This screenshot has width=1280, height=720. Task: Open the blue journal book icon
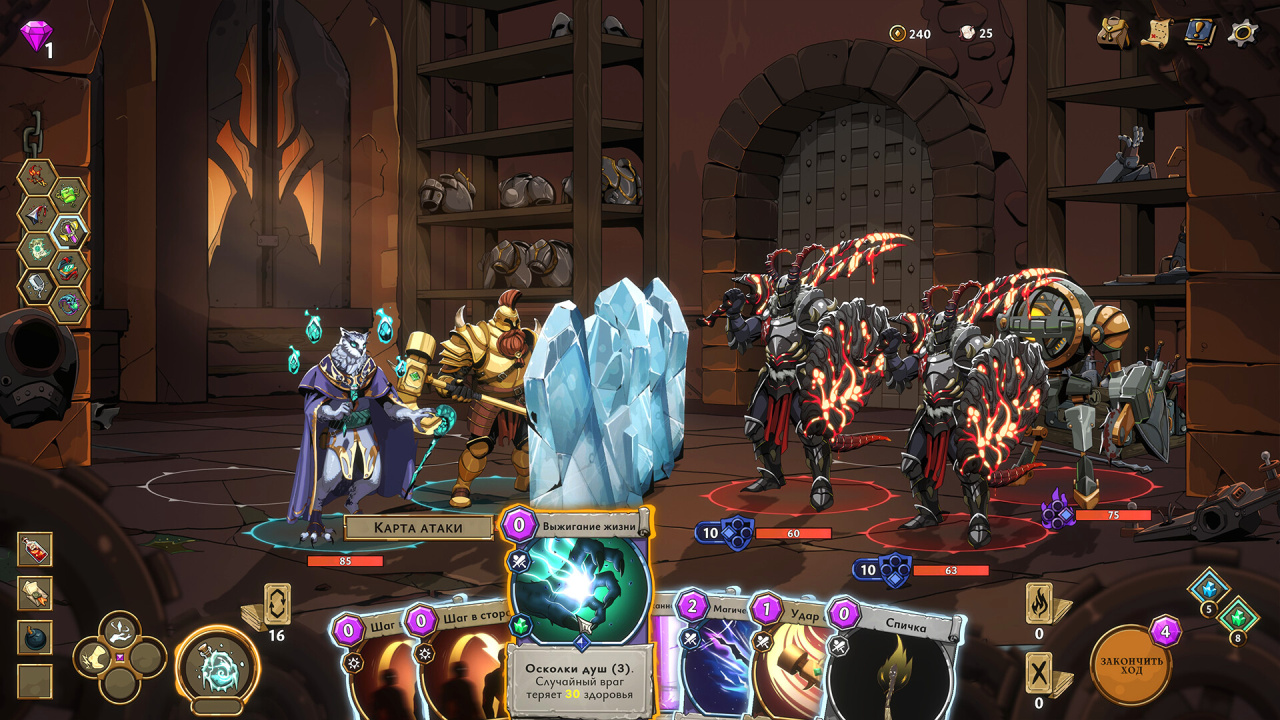point(1199,33)
